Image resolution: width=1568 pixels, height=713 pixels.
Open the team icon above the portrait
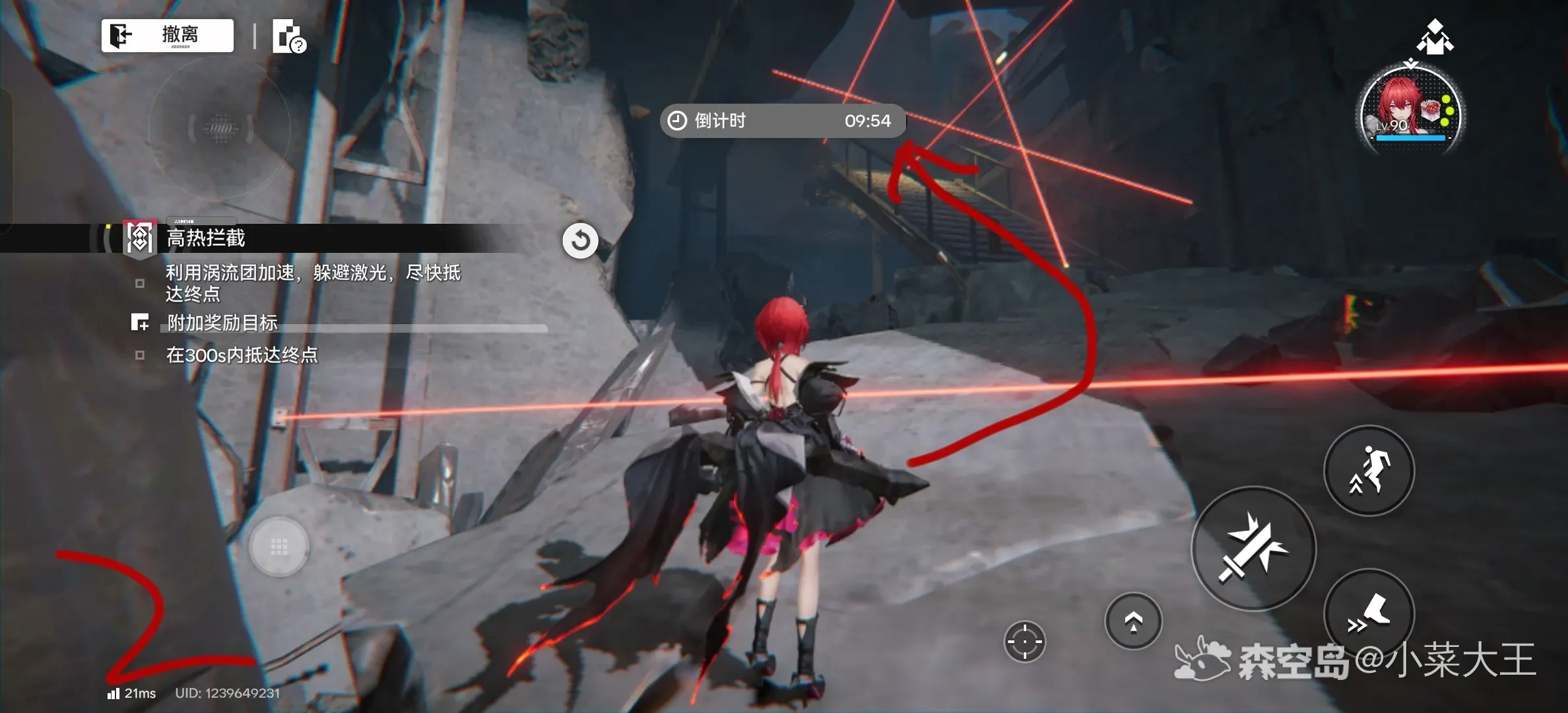point(1435,37)
